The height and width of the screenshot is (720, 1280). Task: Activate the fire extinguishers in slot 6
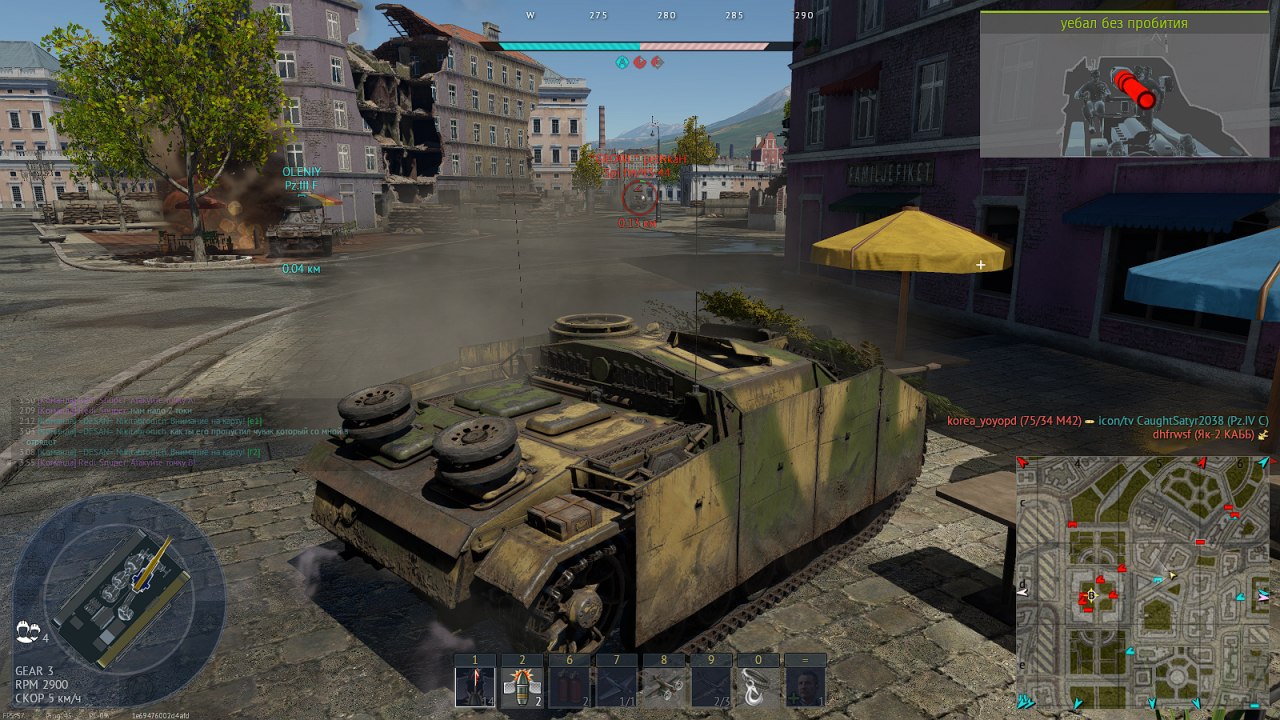(569, 687)
